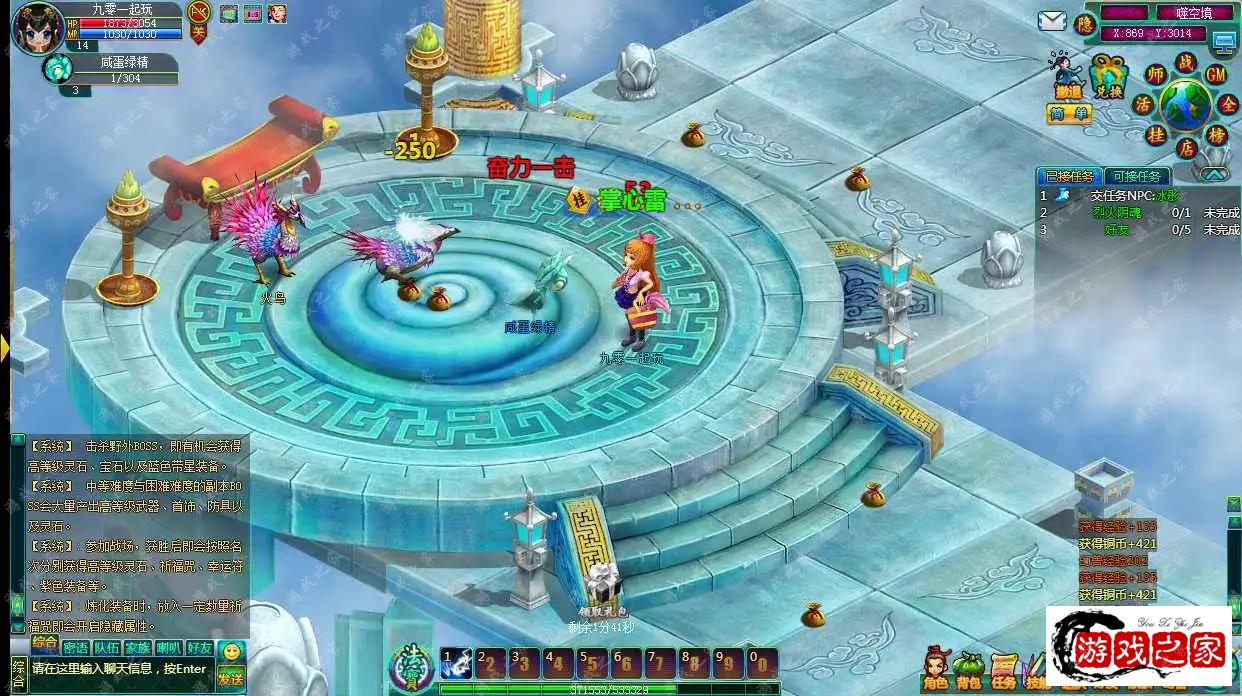
Task: Click the 发送 send chat button
Action: (231, 678)
